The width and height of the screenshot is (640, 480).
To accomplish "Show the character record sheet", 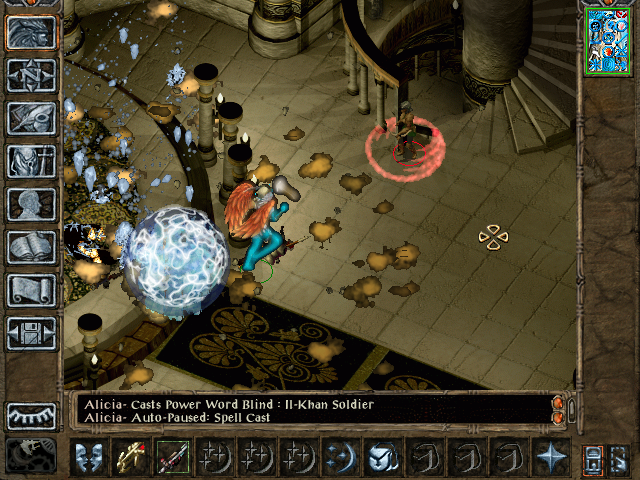I will tap(31, 204).
